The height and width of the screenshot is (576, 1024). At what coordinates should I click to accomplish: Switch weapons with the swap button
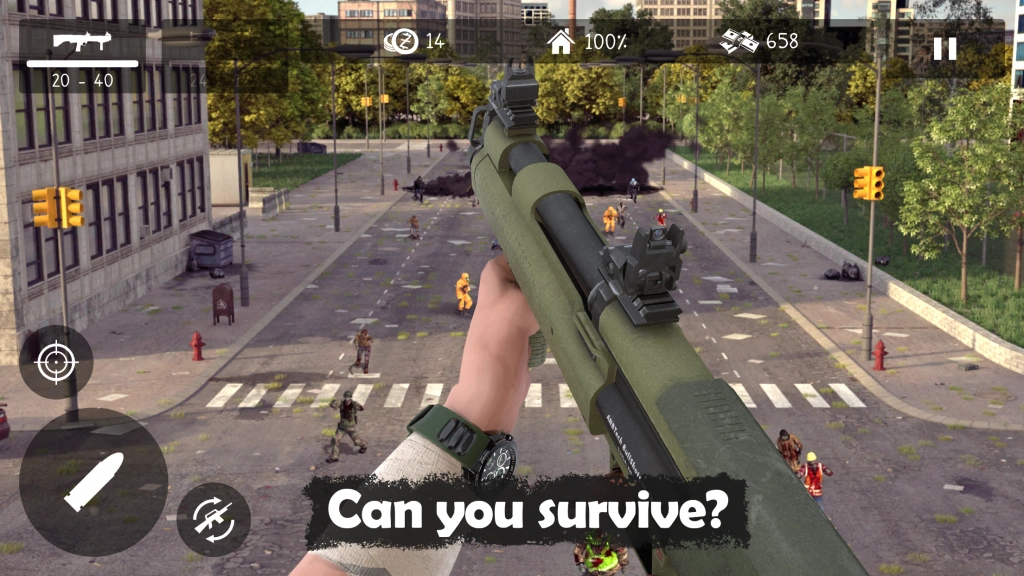[x=213, y=519]
